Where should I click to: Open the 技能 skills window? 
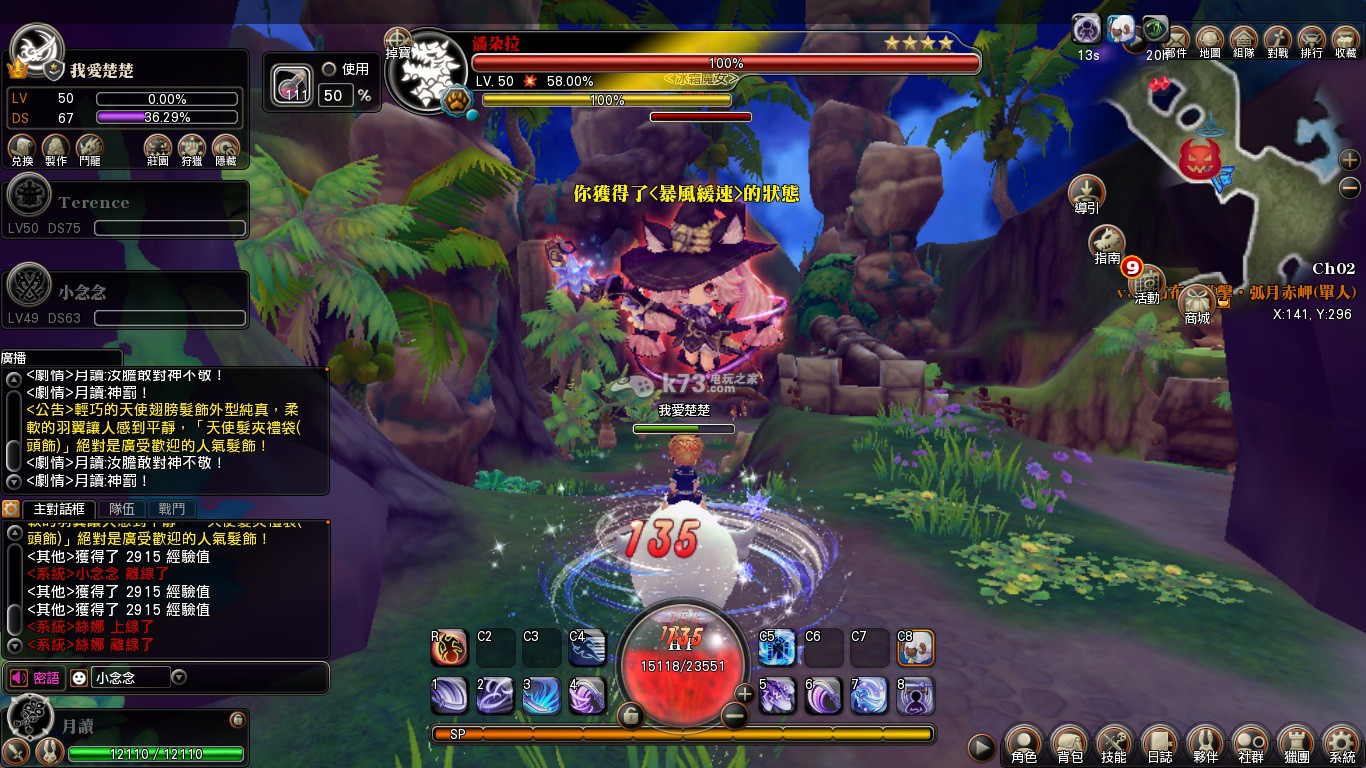point(1113,742)
